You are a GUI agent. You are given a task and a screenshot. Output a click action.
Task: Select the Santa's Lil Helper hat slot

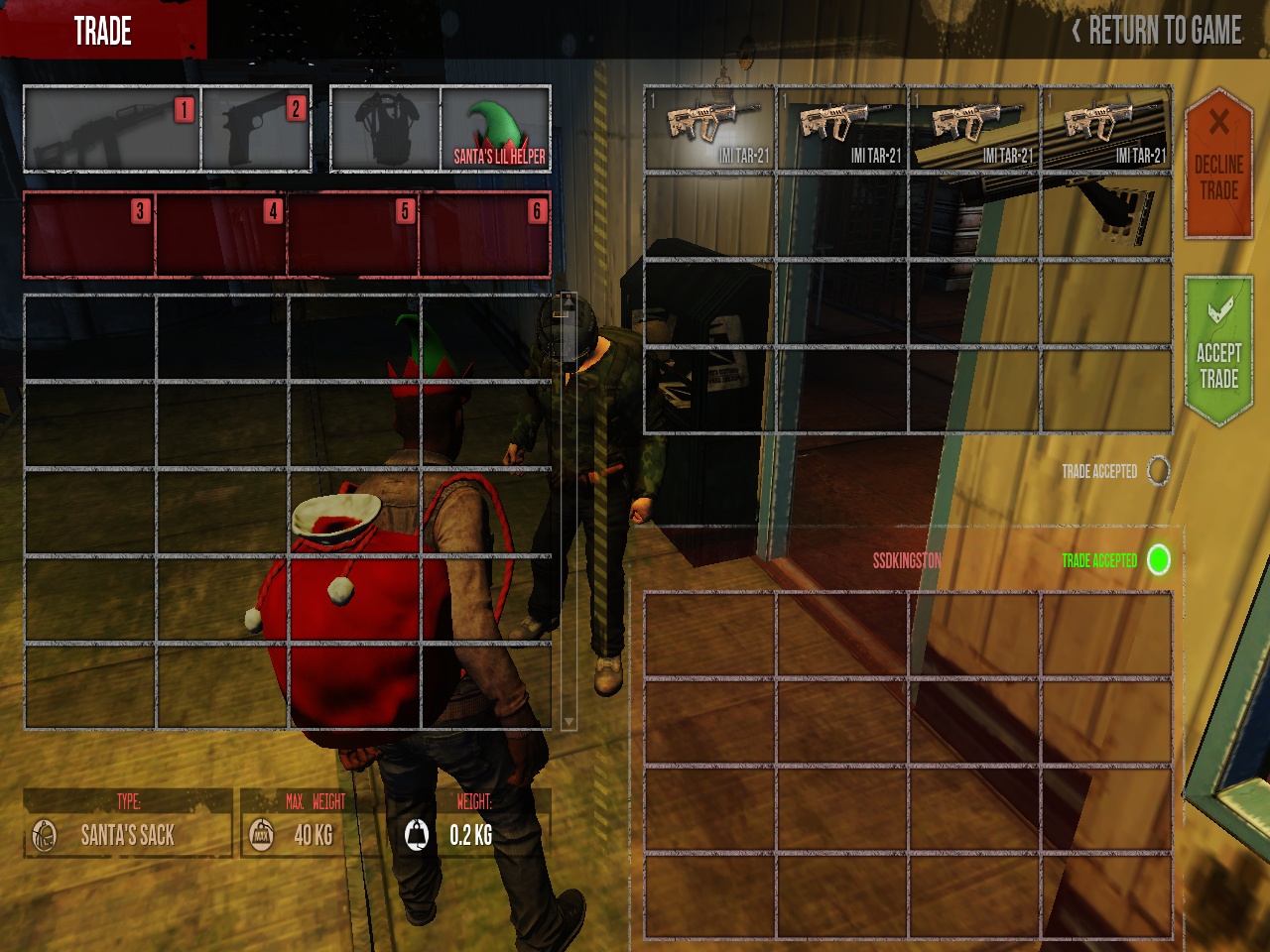click(x=496, y=130)
